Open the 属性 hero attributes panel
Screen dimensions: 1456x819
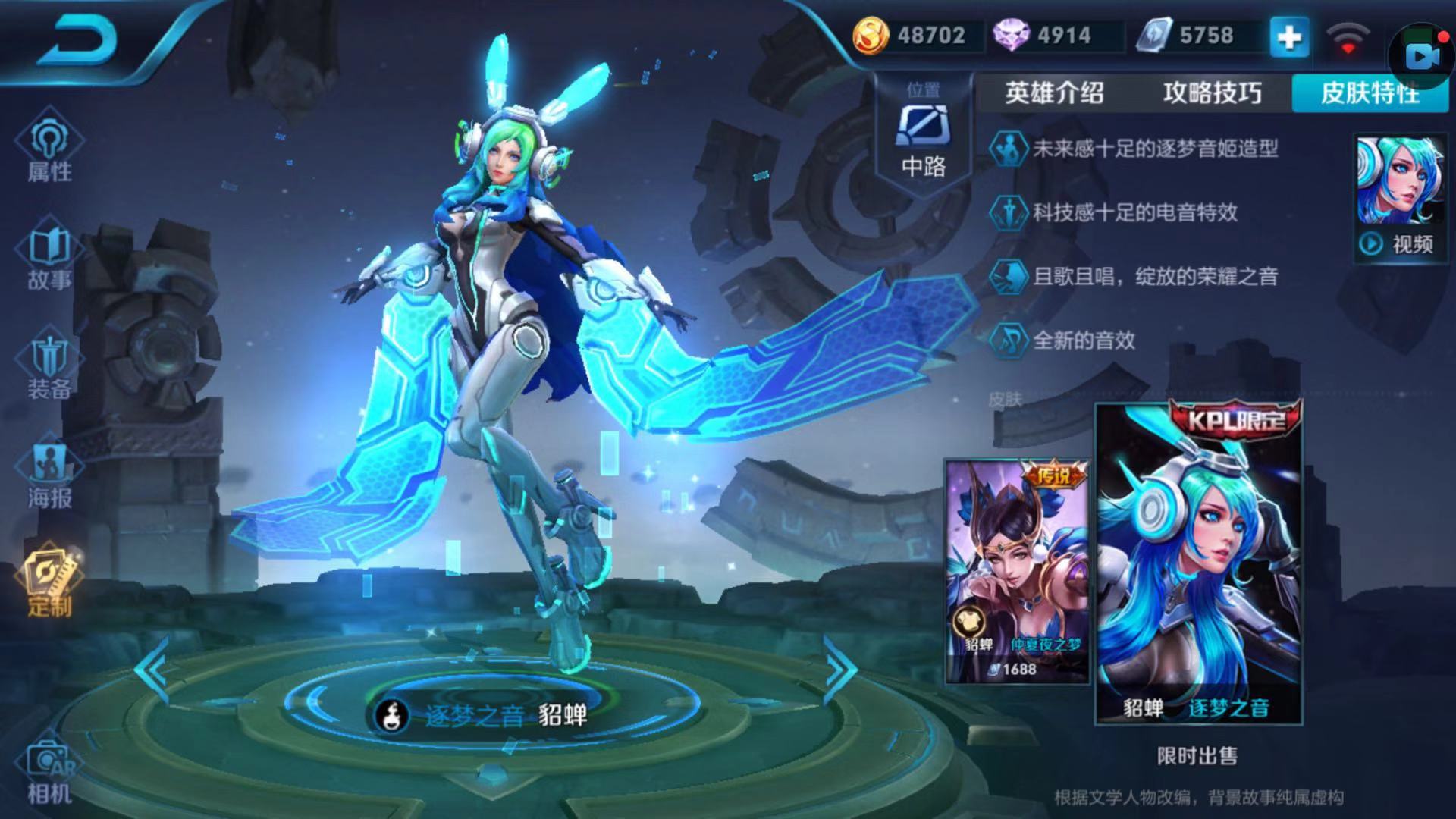coord(49,148)
